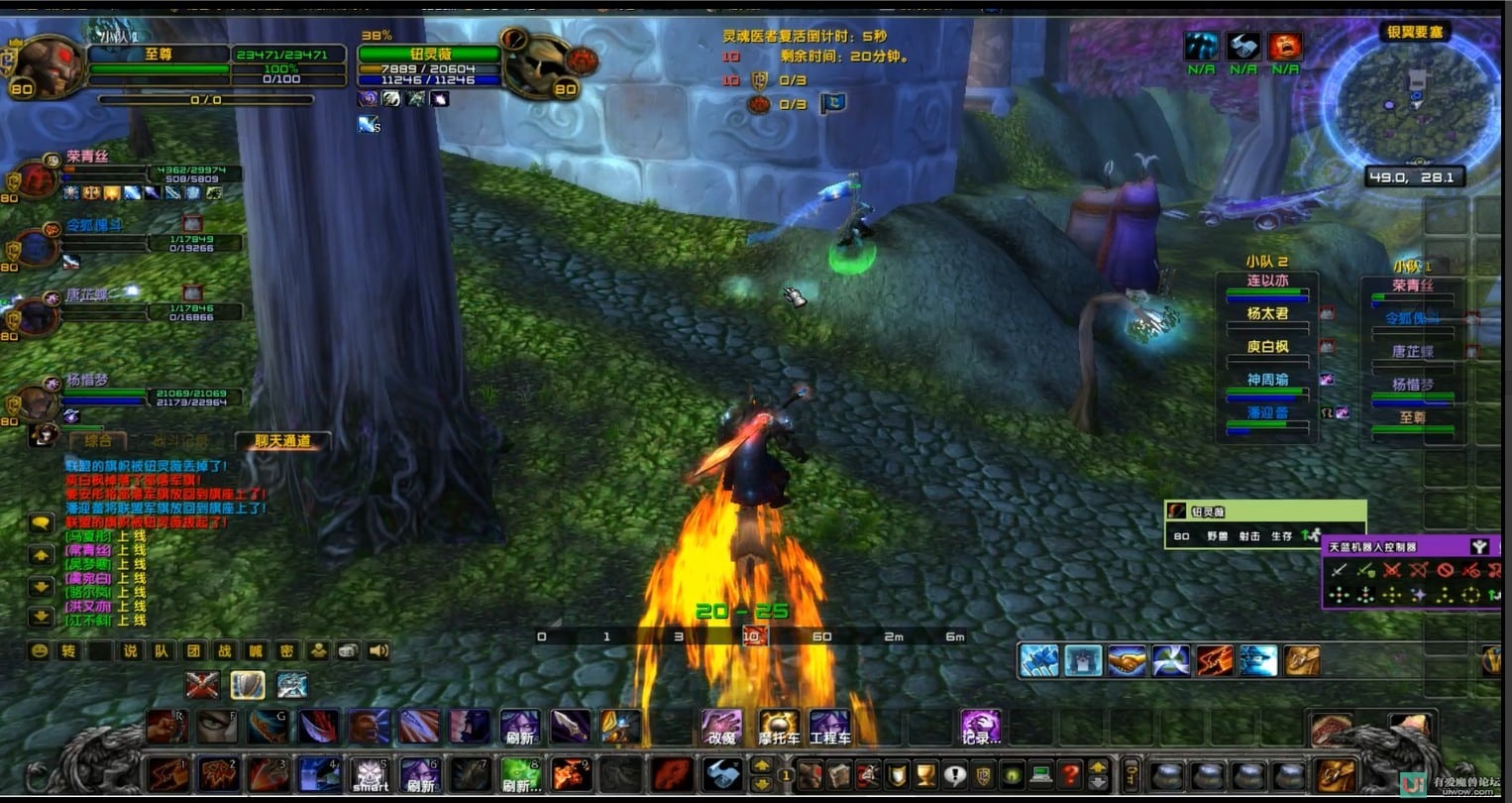Viewport: 1512px width, 803px height.
Task: Select the shield defensive stance icon
Action: [247, 685]
